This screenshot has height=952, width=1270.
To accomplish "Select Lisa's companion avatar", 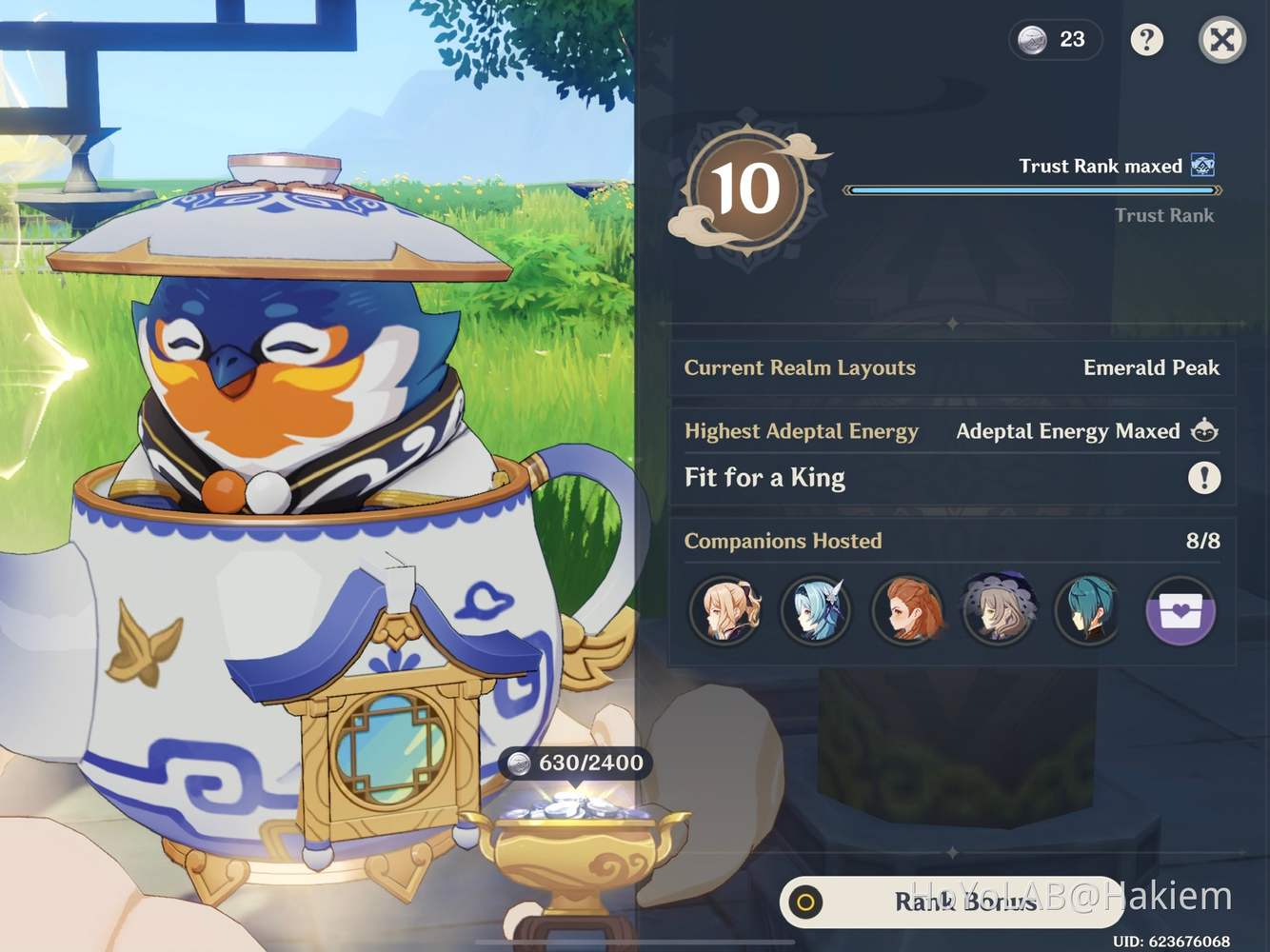I will click(x=998, y=611).
